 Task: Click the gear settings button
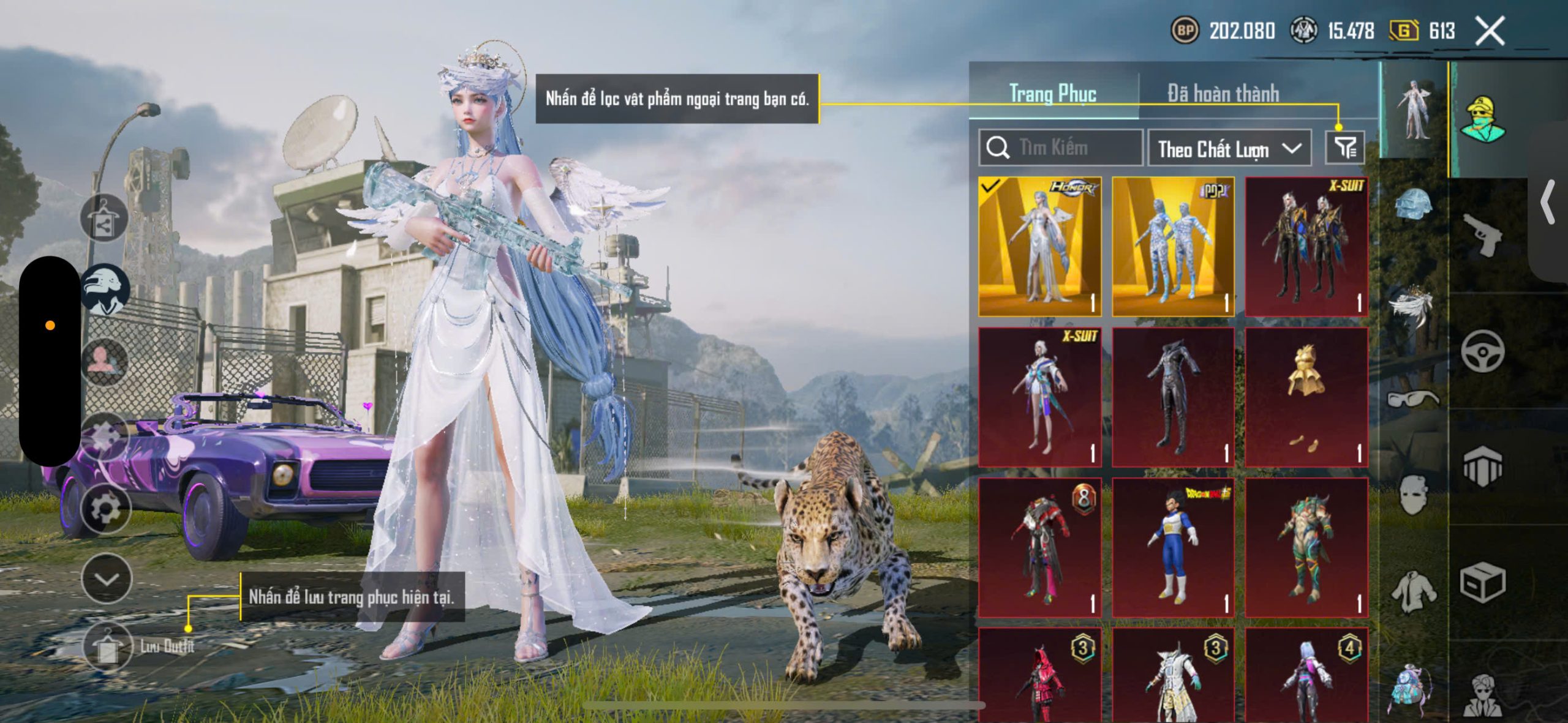(x=106, y=509)
